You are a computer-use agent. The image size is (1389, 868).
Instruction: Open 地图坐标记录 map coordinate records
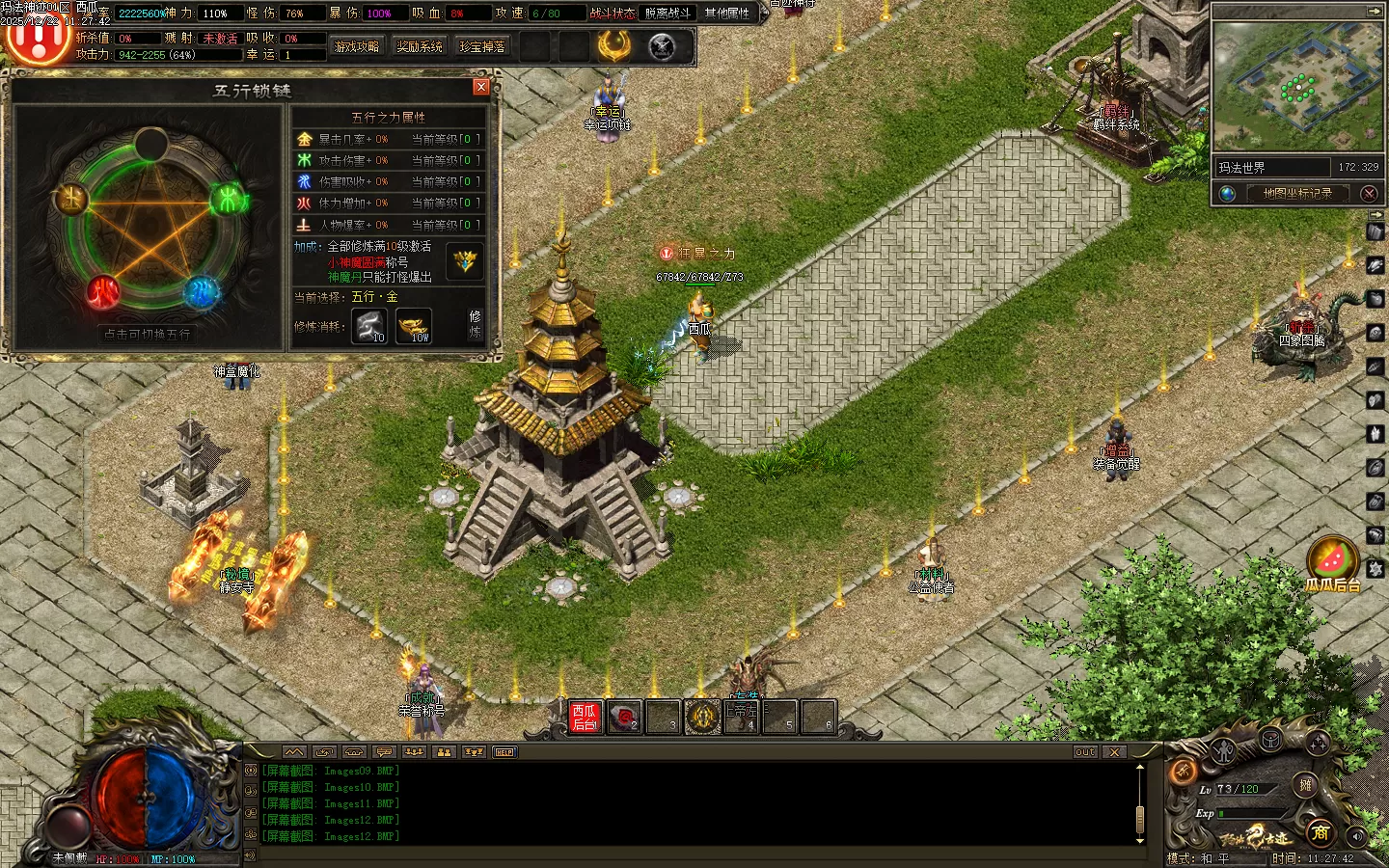coord(1297,193)
